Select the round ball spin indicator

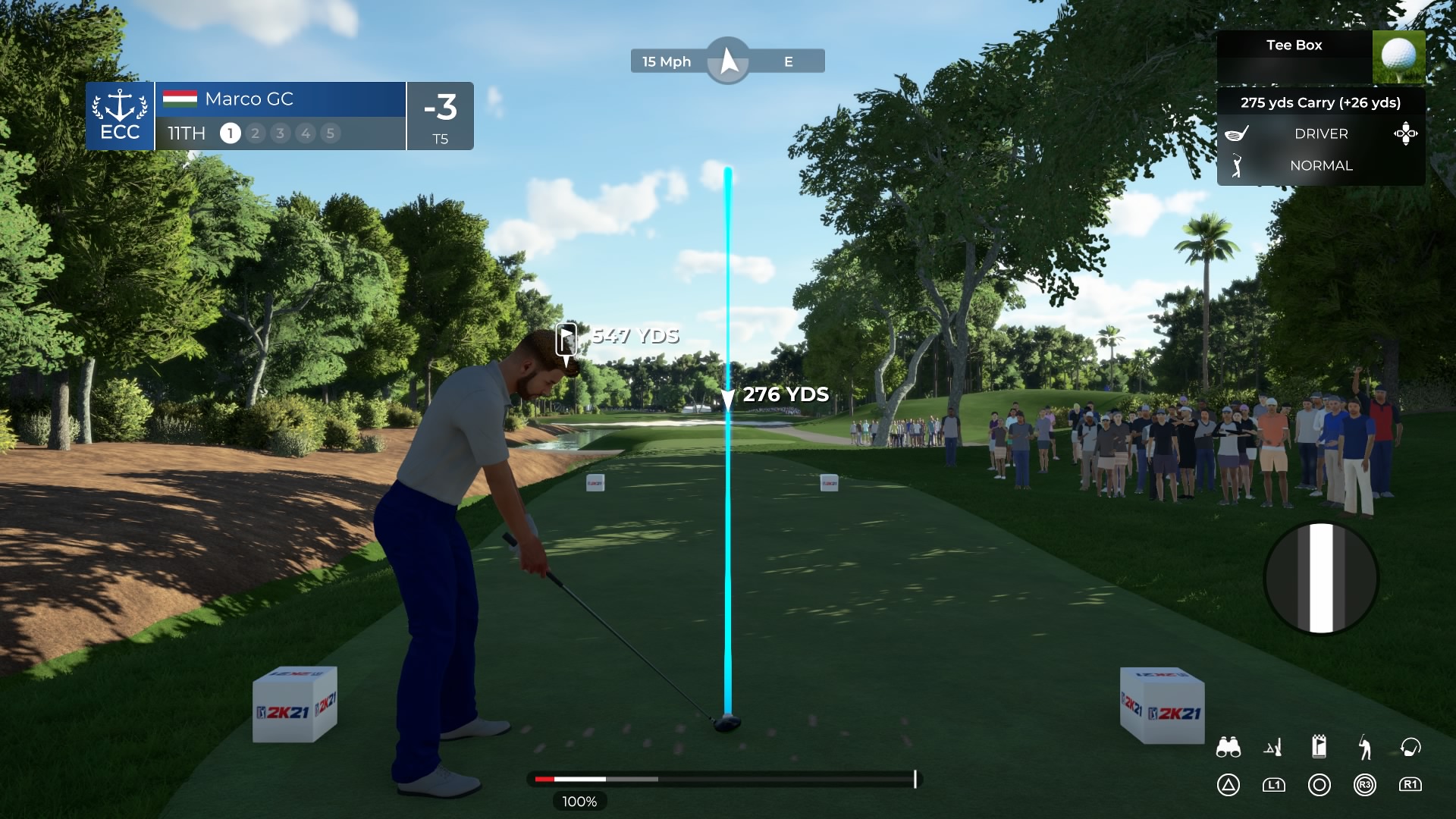click(1320, 578)
